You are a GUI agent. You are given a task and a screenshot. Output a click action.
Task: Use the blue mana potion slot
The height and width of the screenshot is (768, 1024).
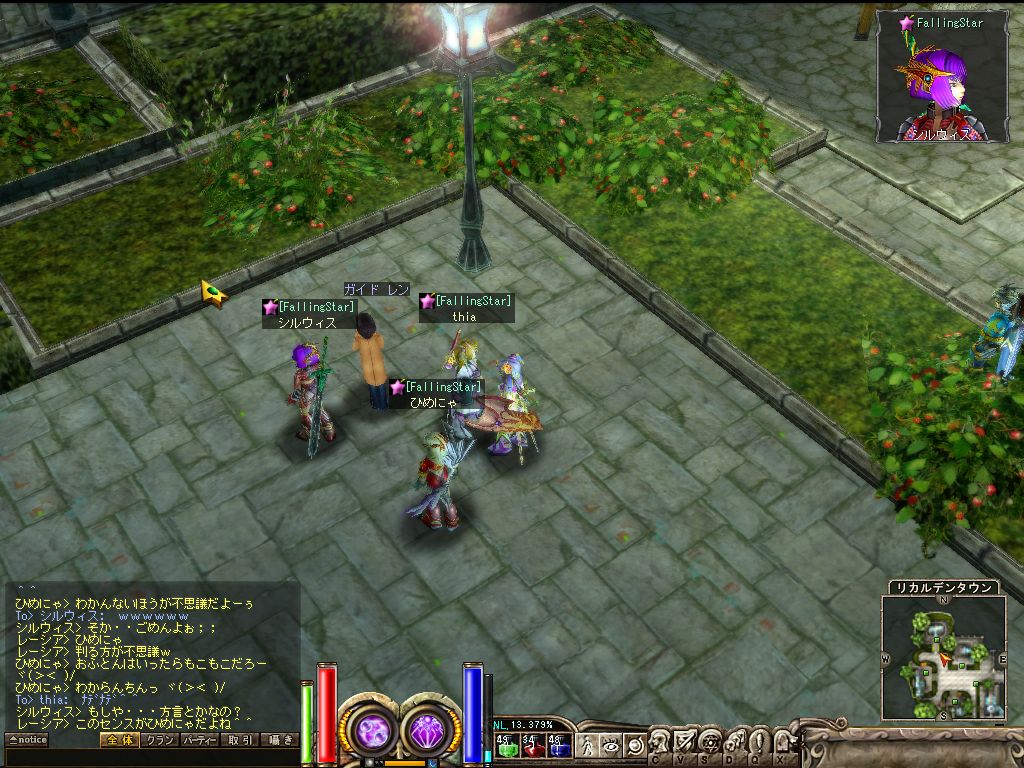tap(558, 745)
